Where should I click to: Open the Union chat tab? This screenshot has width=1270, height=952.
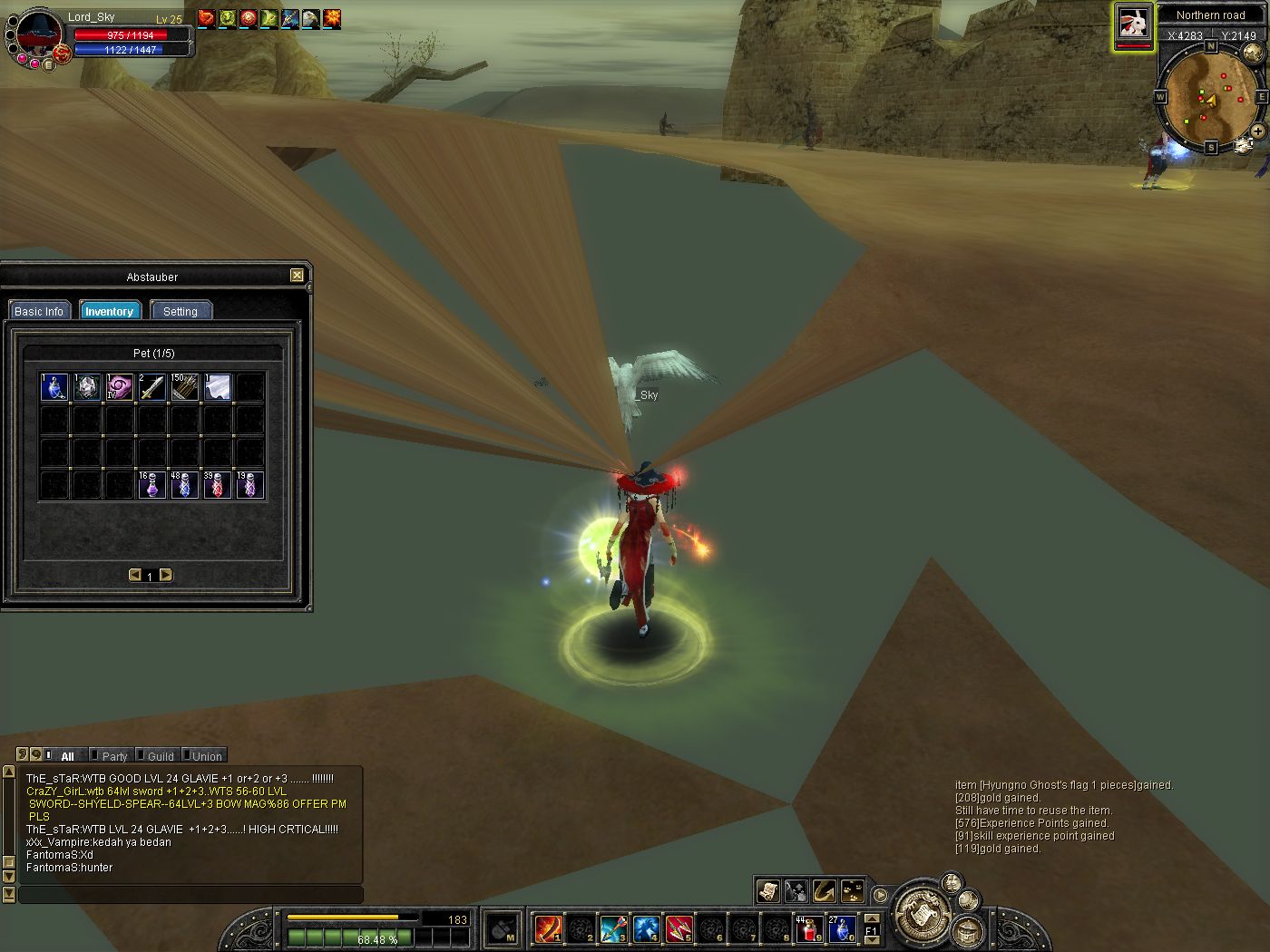pyautogui.click(x=207, y=756)
